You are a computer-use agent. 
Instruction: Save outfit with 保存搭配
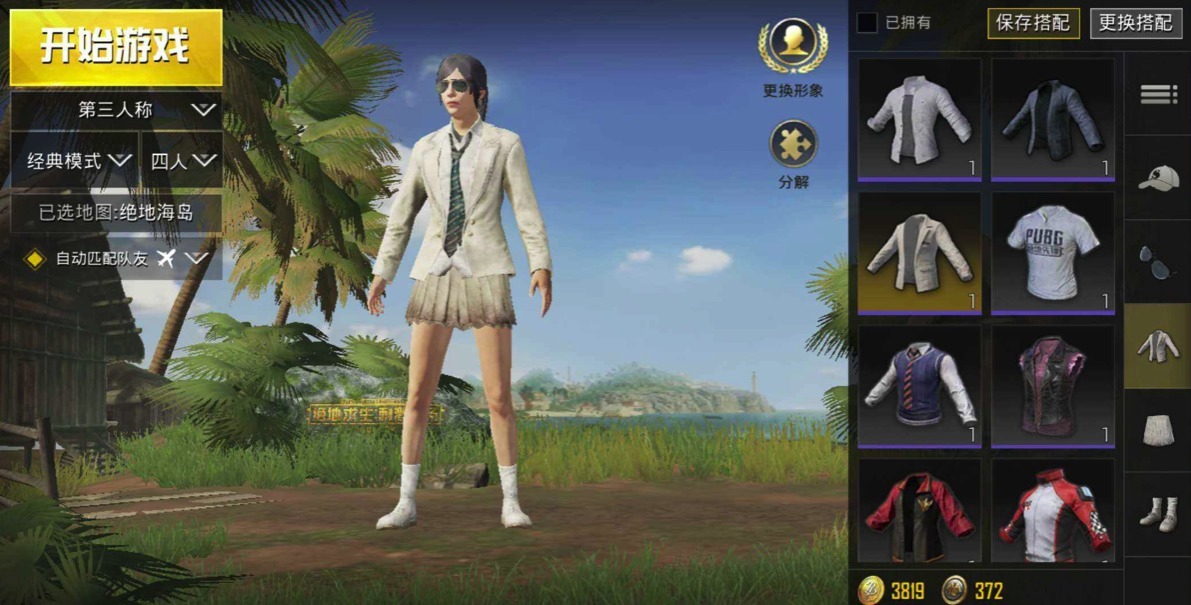click(1034, 22)
